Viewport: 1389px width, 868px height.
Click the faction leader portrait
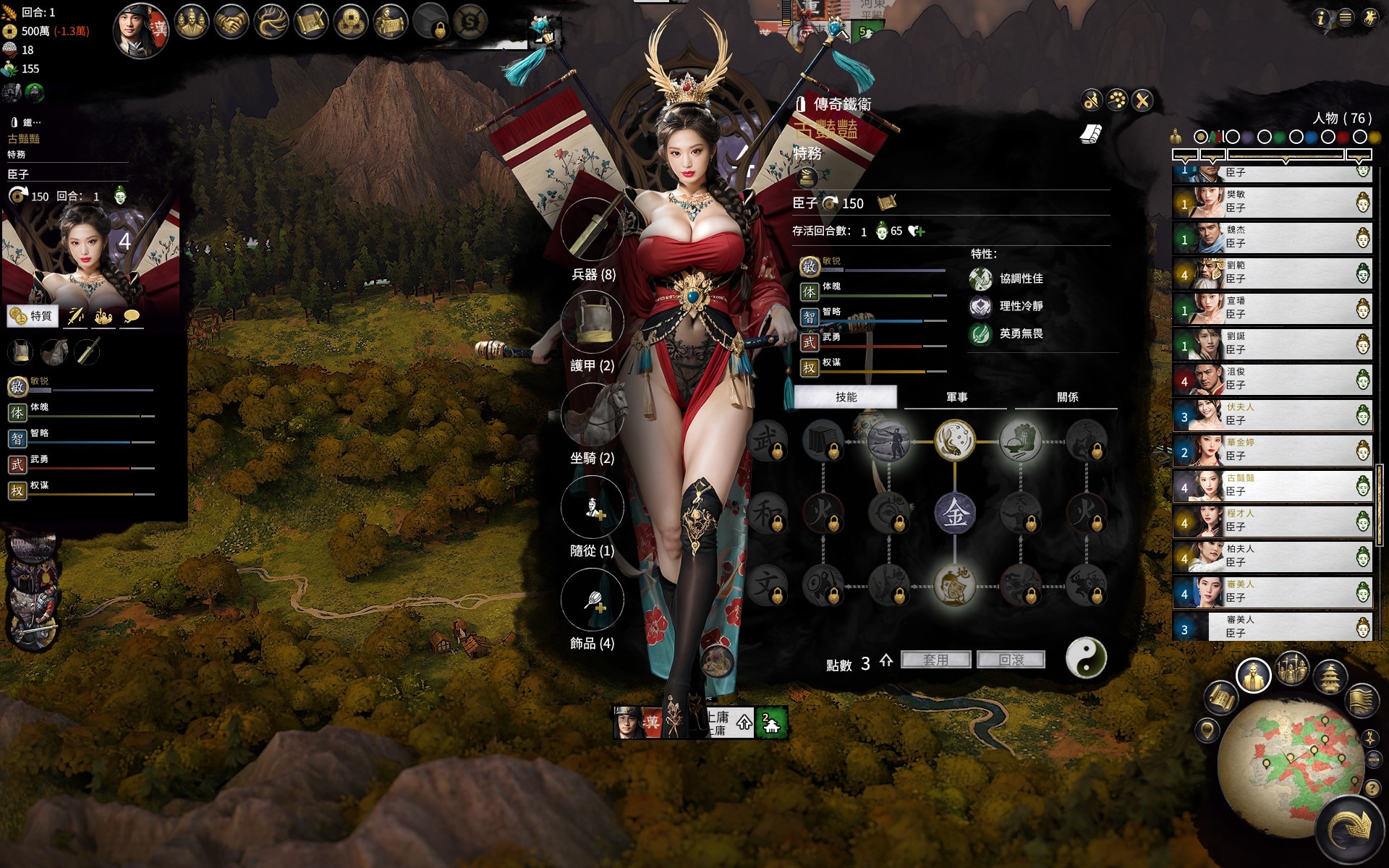point(141,29)
